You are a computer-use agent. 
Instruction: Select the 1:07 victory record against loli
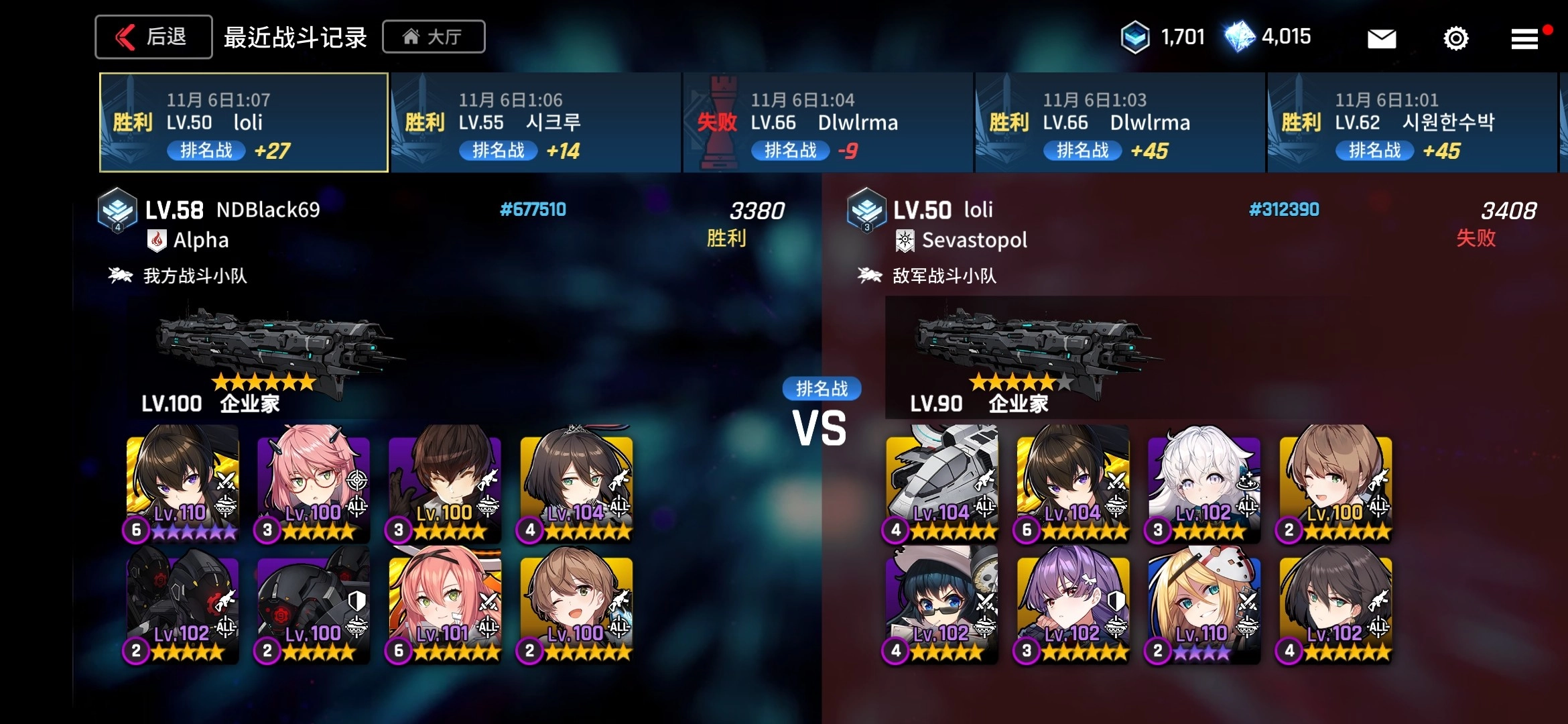pyautogui.click(x=244, y=123)
